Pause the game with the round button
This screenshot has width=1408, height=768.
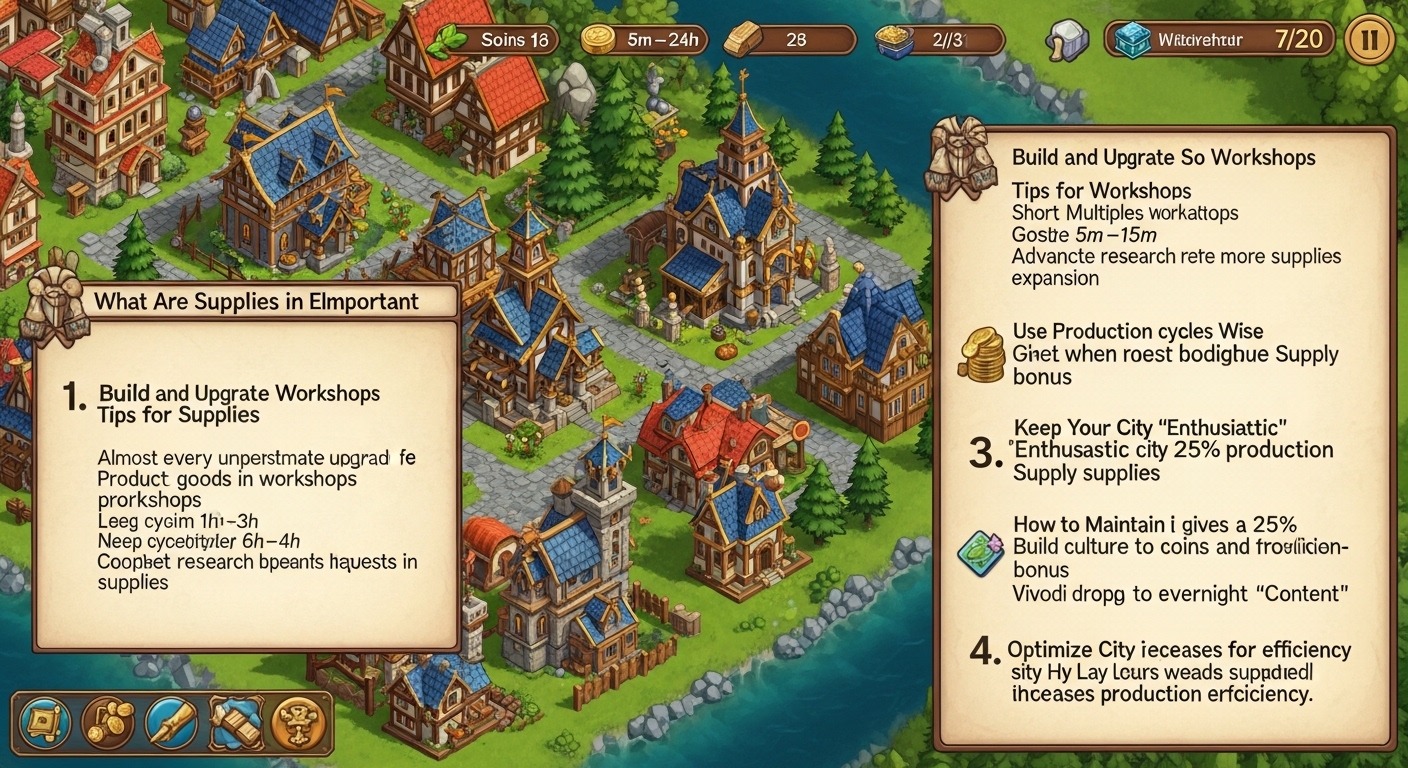tap(1370, 41)
